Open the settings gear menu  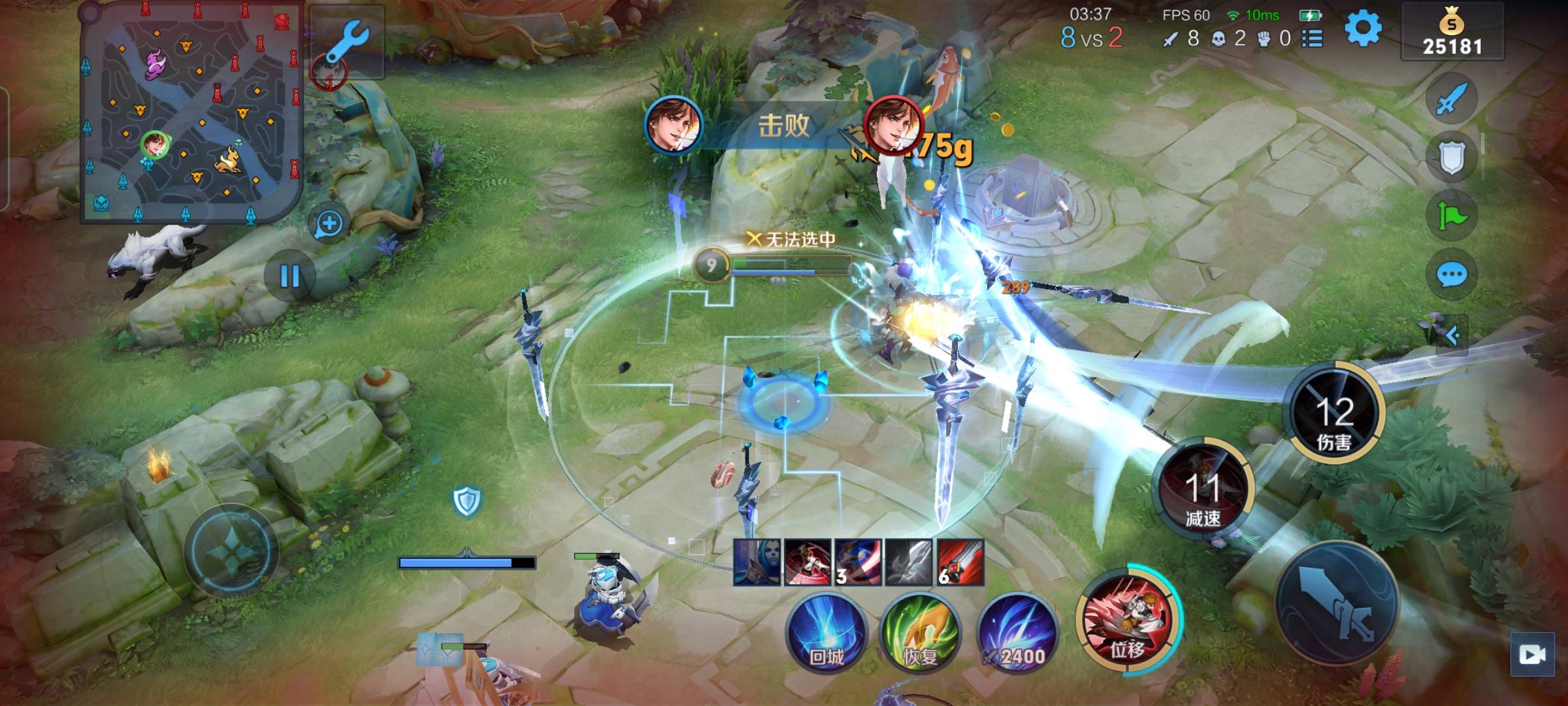[1362, 29]
